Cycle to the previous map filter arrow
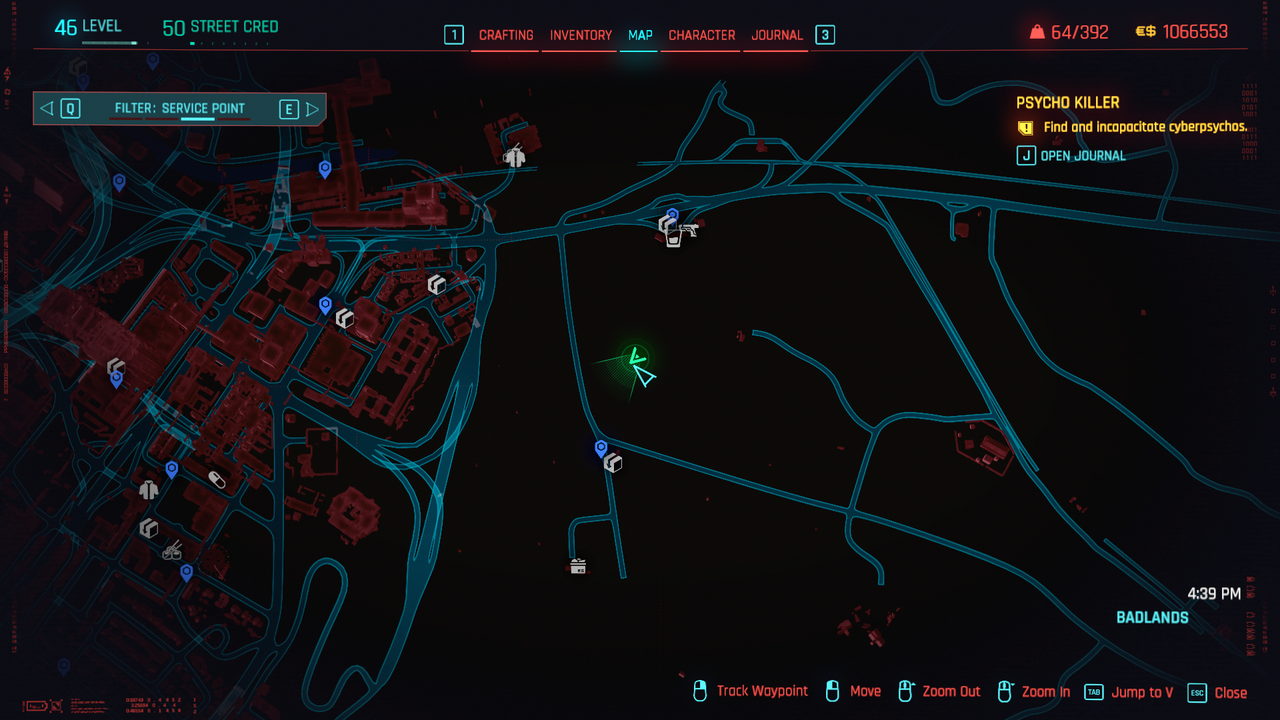 coord(47,109)
